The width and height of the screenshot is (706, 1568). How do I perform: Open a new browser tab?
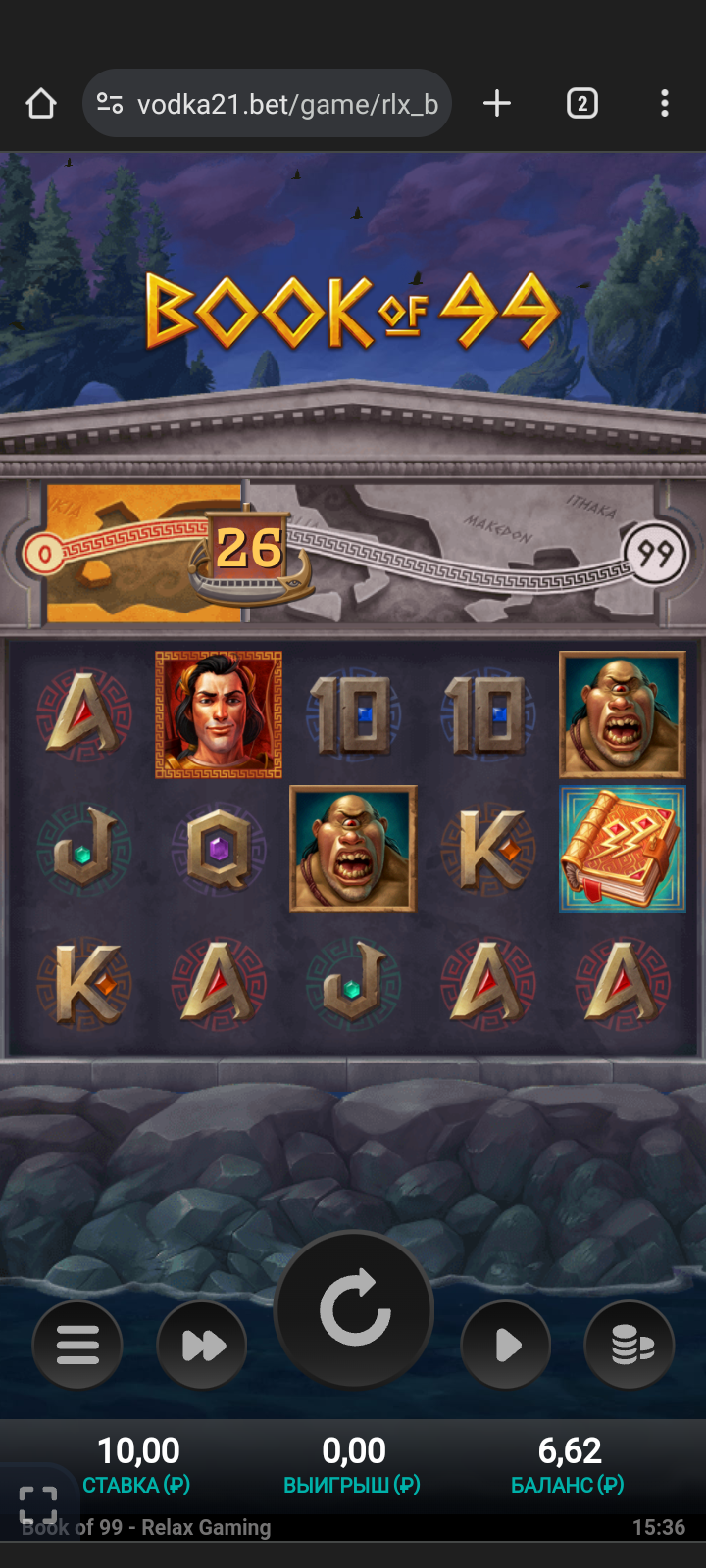click(x=497, y=104)
